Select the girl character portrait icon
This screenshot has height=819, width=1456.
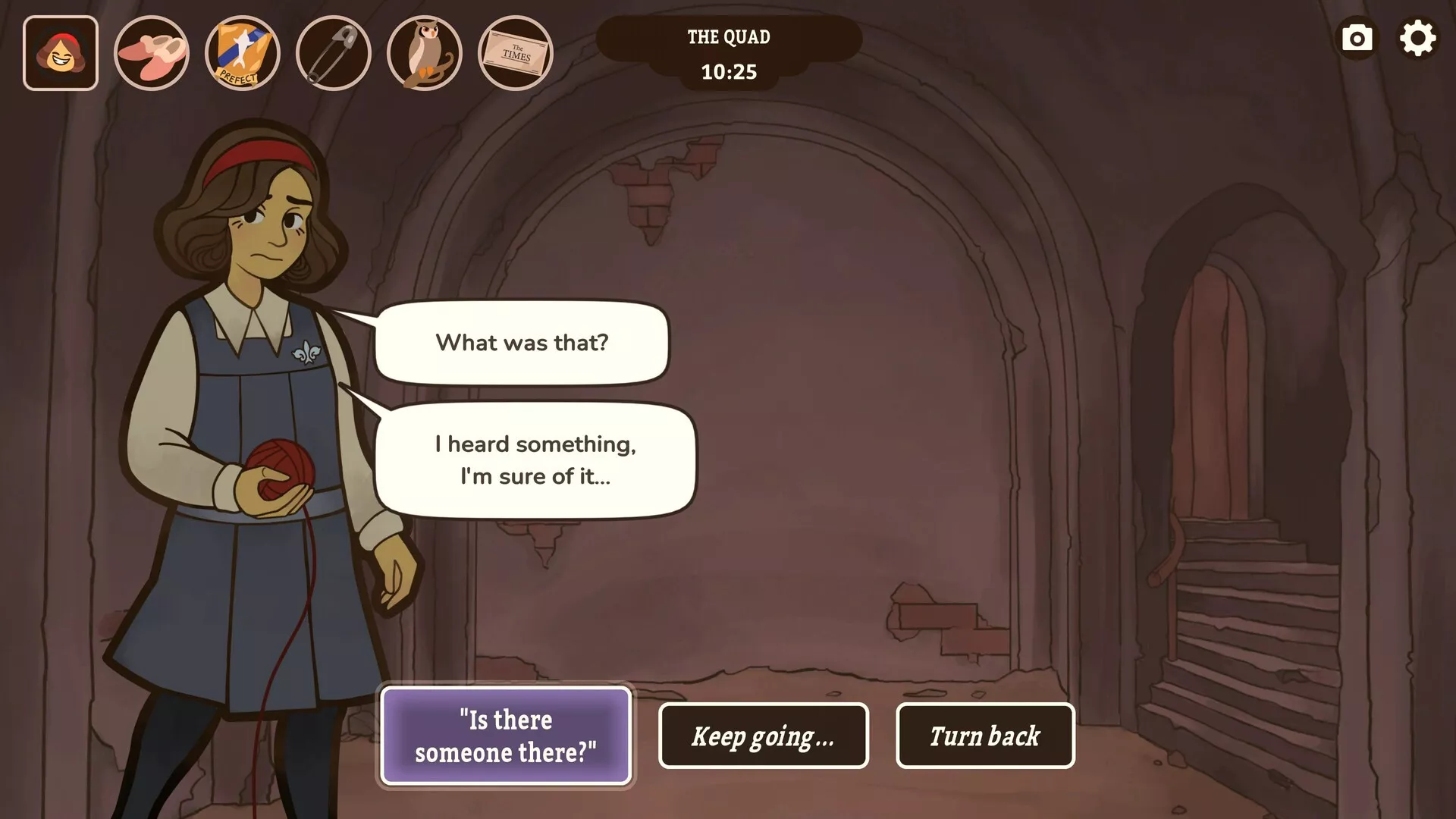(61, 53)
